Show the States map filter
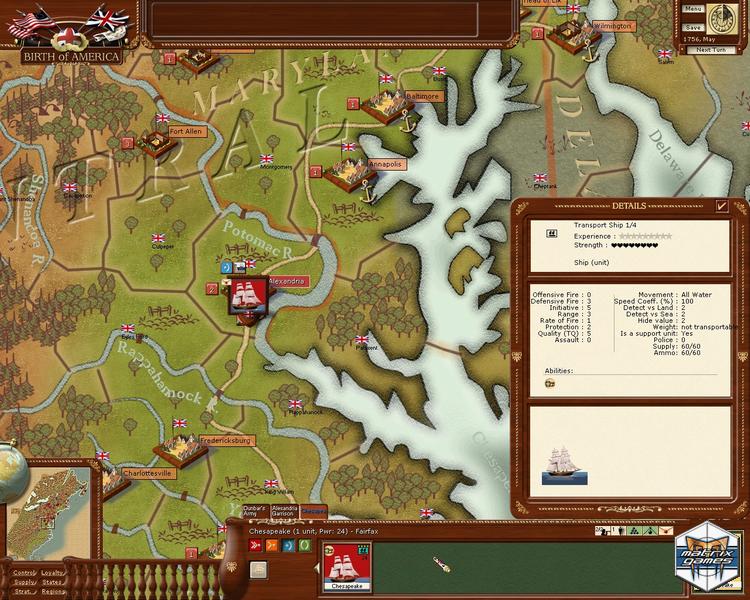 coord(52,582)
